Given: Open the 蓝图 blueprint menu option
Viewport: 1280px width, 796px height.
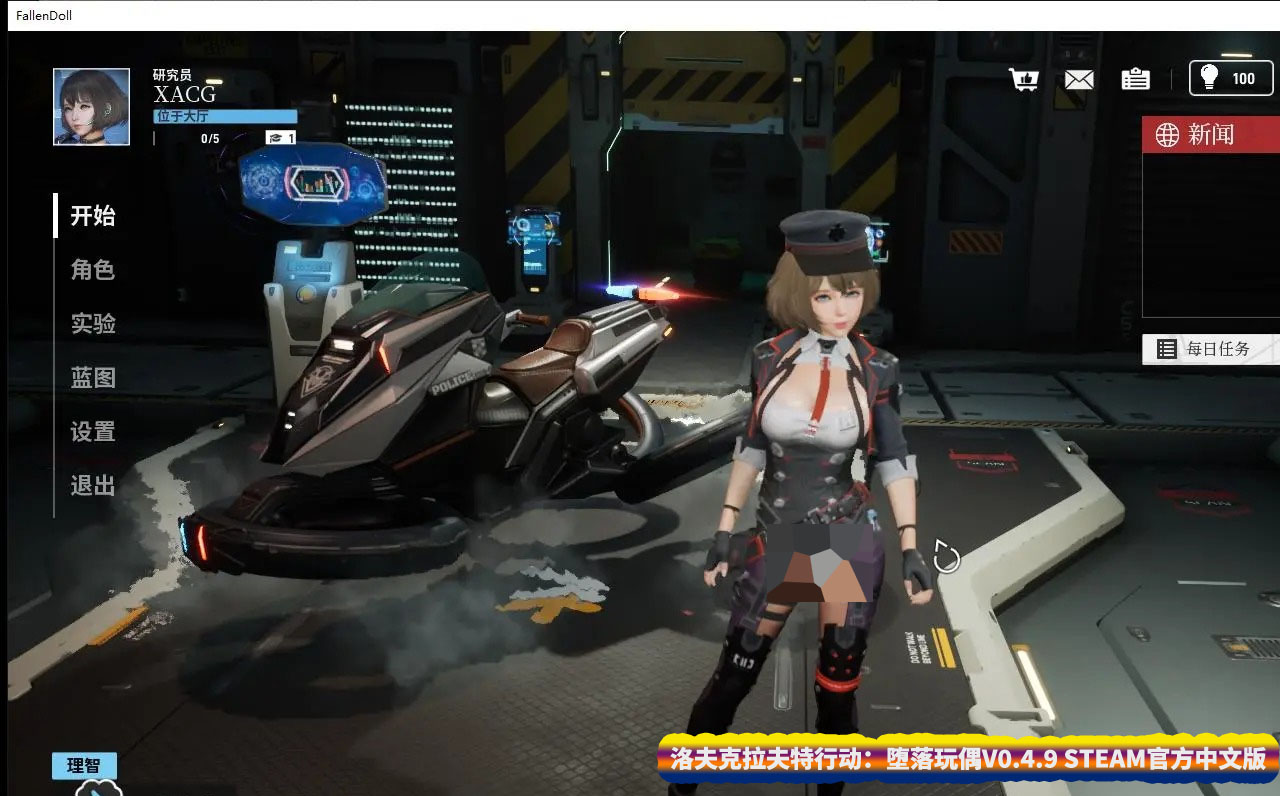Looking at the screenshot, I should (x=91, y=377).
